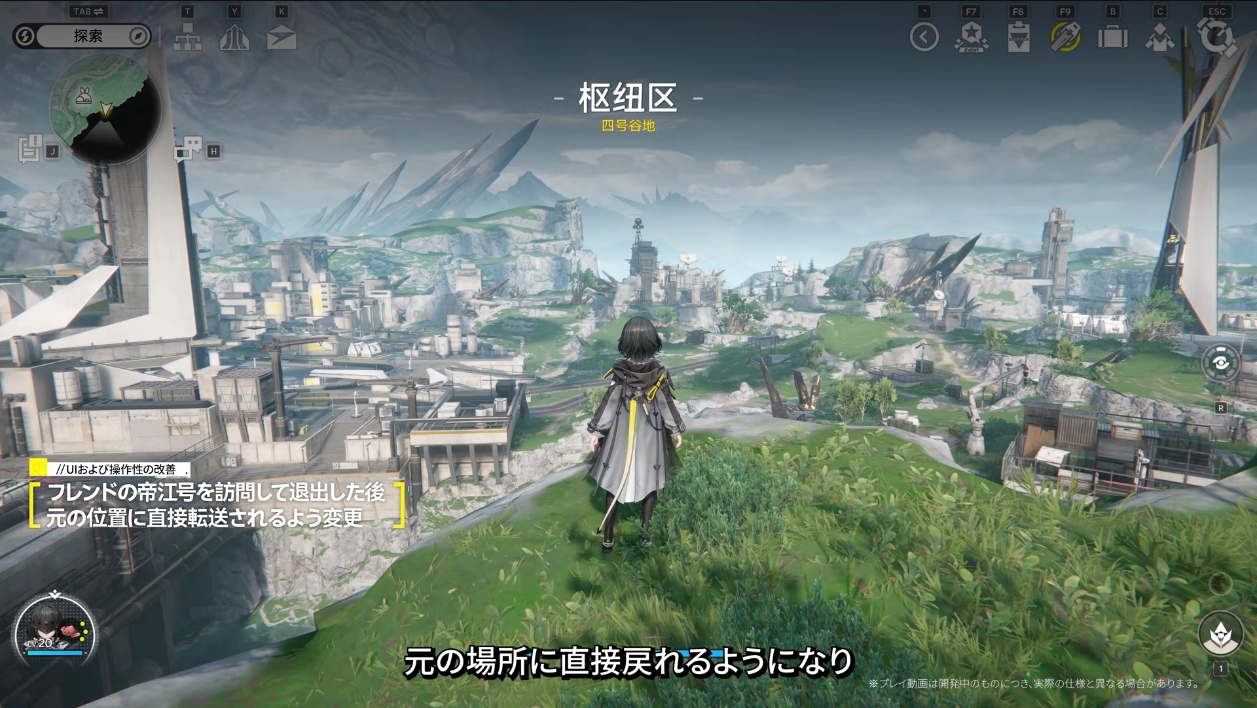
Task: Open the chat speech-bubbles icon
Action: (x=187, y=151)
